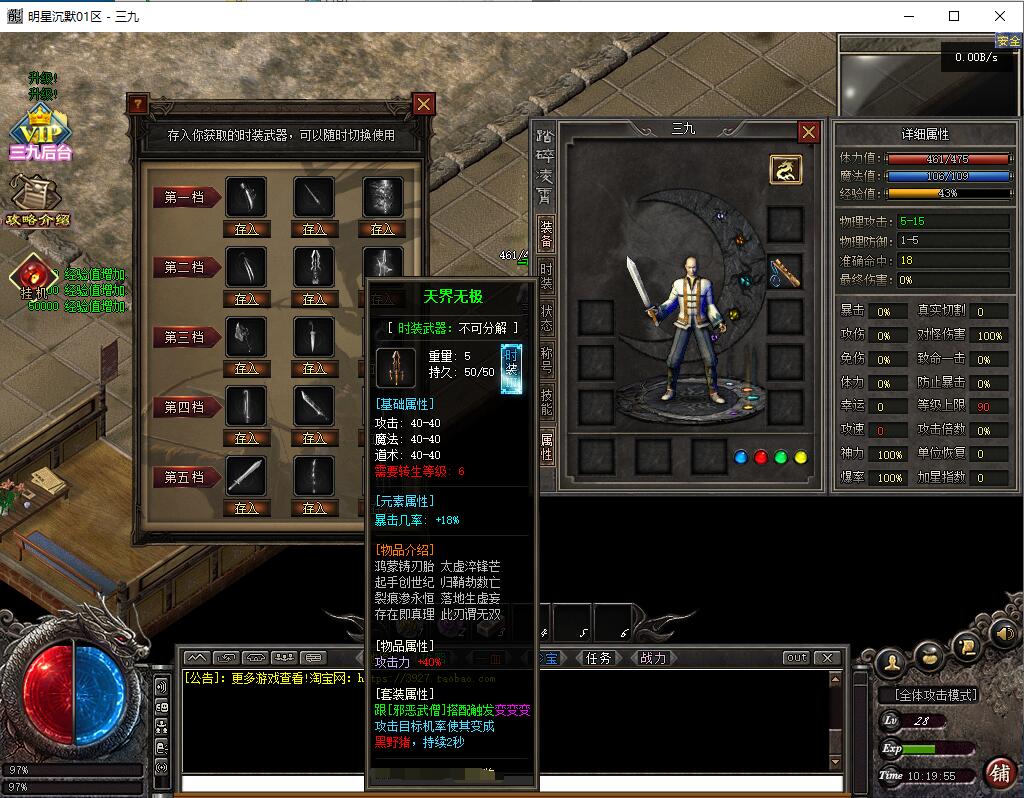The height and width of the screenshot is (798, 1024).
Task: Select the equipped flute item slot
Action: (785, 271)
